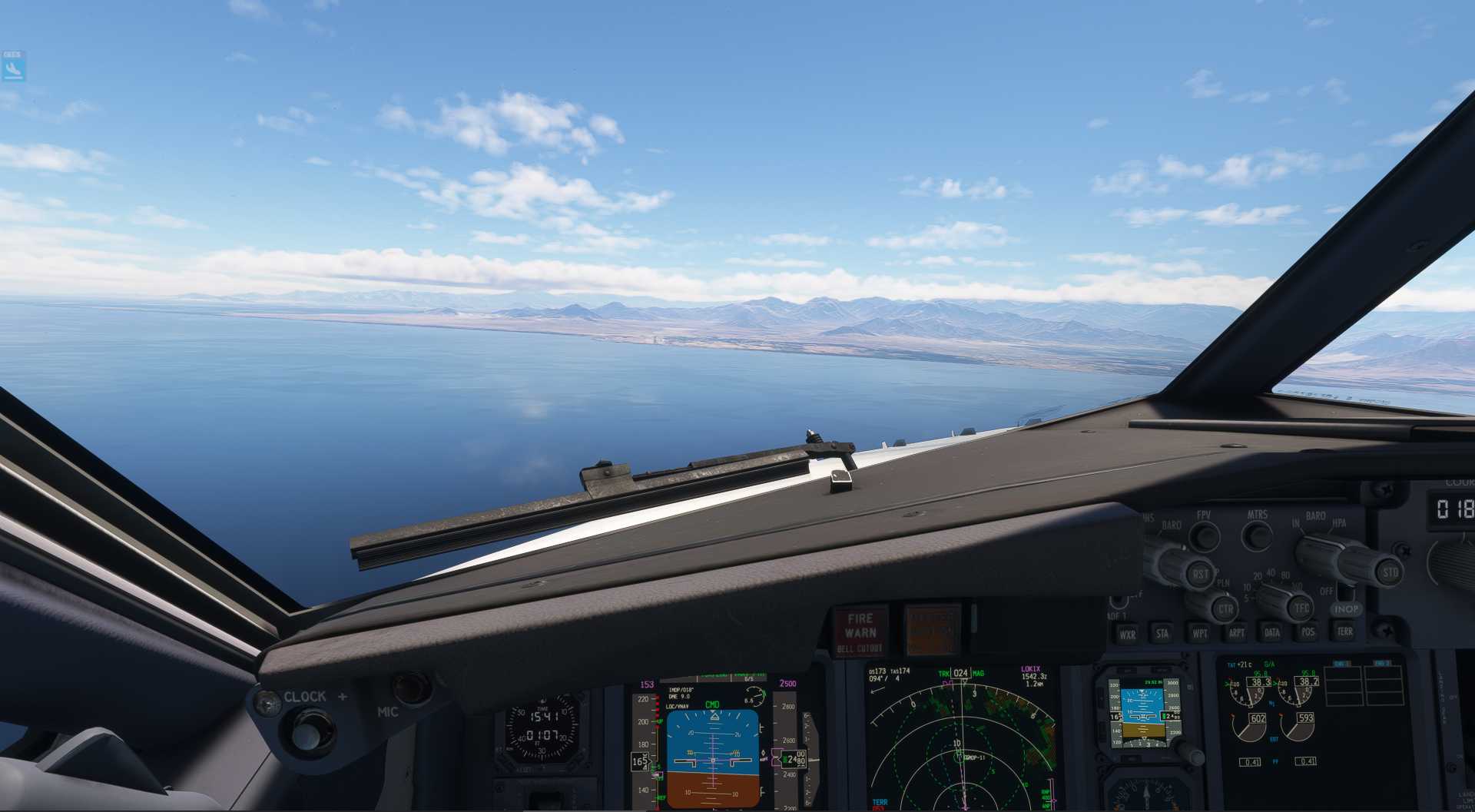Push the FIRE WARN bell cutout light
The height and width of the screenshot is (812, 1475).
(860, 631)
